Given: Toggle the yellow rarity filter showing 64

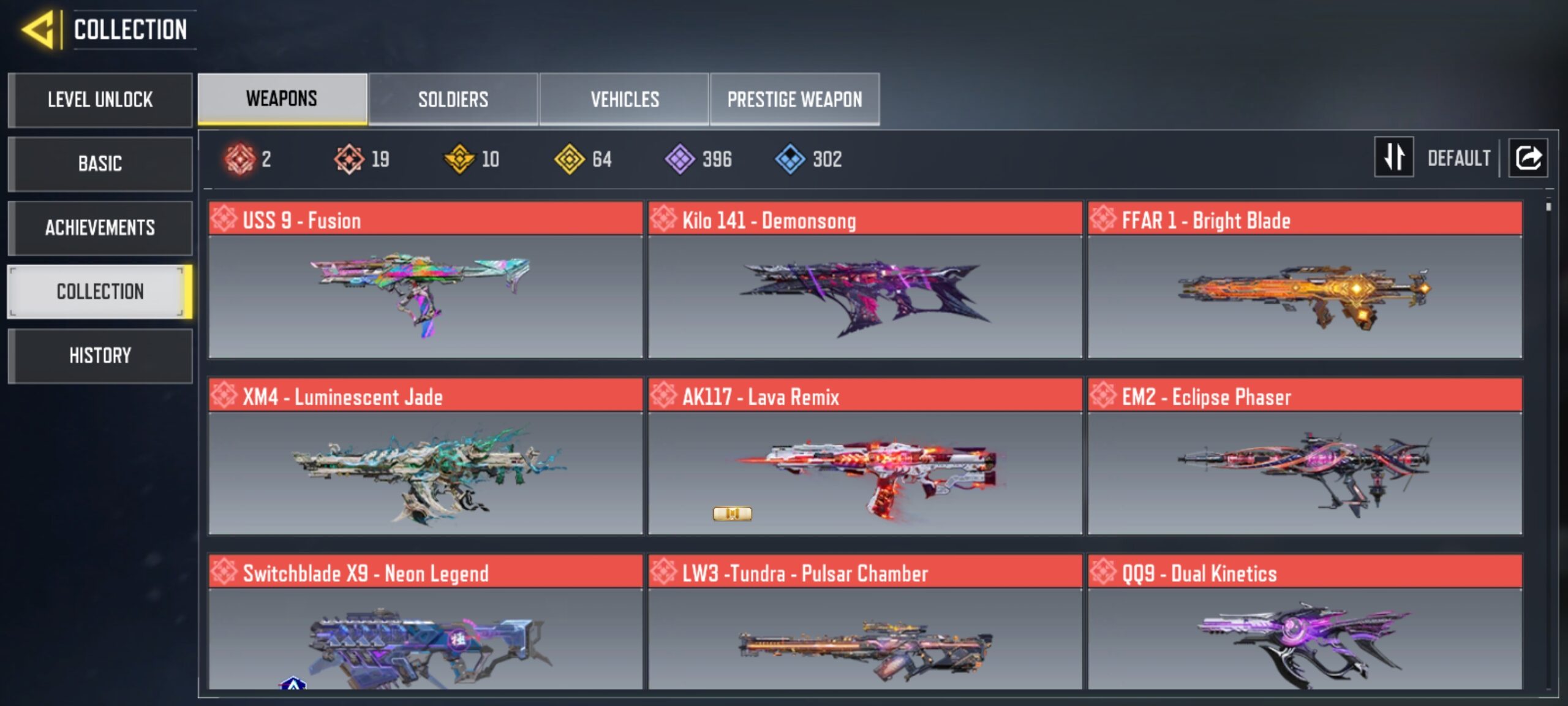Looking at the screenshot, I should point(570,159).
